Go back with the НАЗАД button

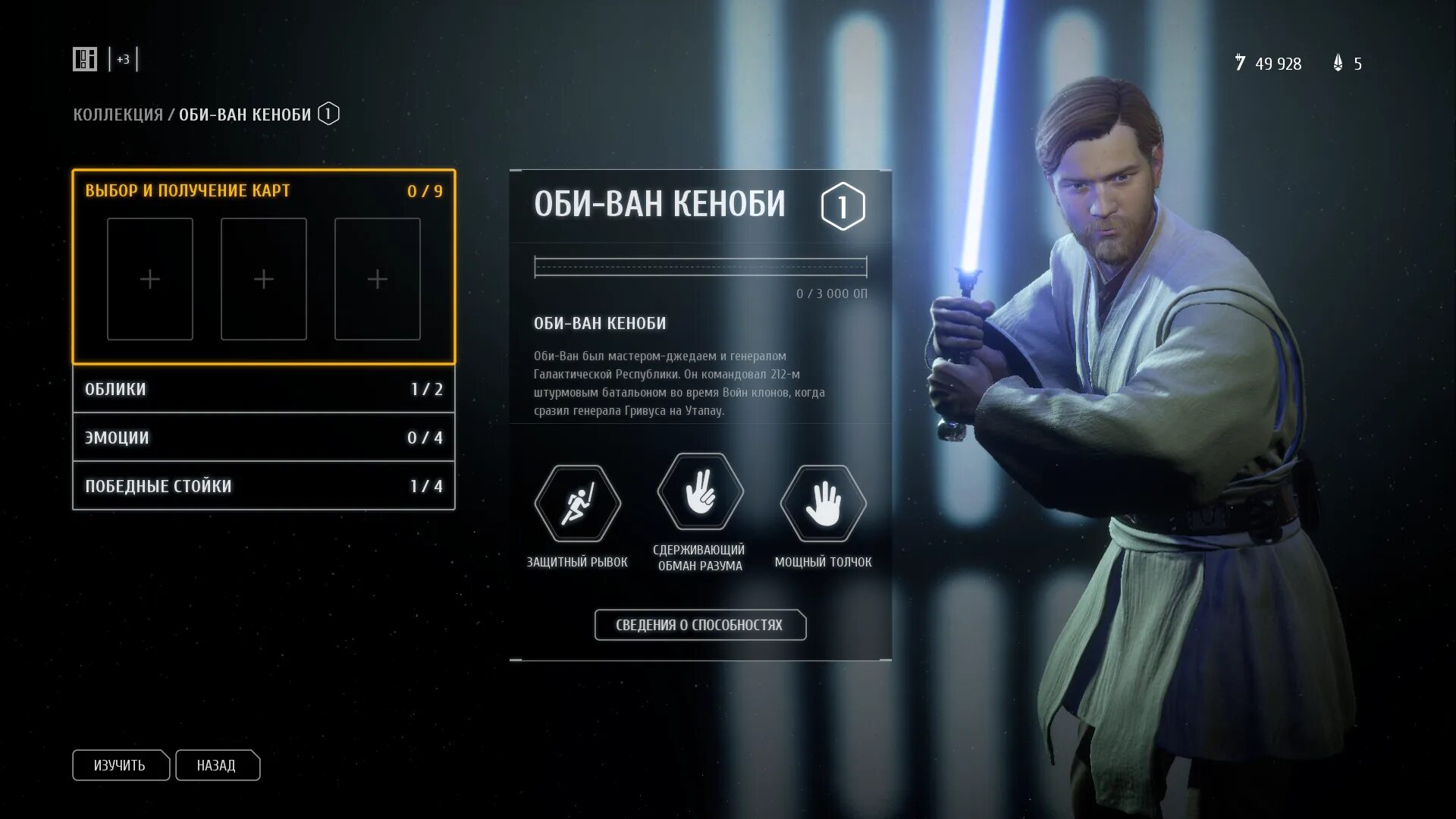pyautogui.click(x=217, y=765)
